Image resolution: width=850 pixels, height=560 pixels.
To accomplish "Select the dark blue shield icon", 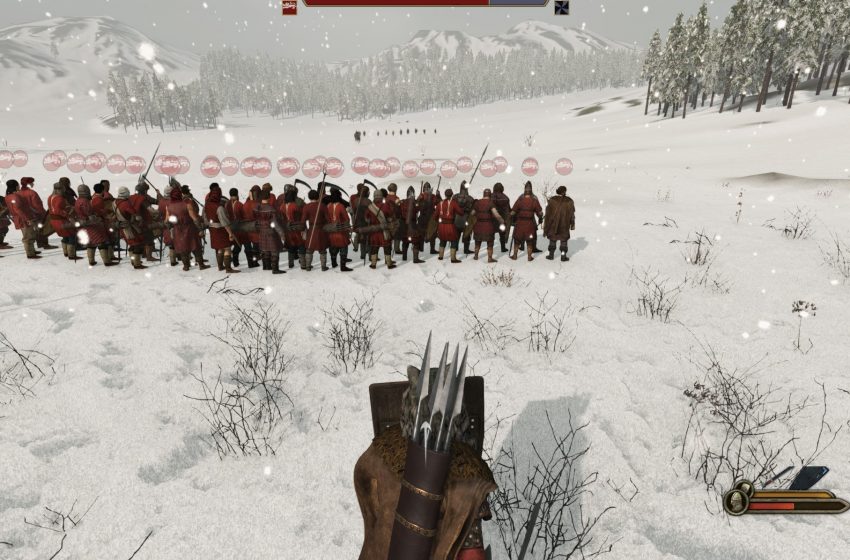I will 809,478.
